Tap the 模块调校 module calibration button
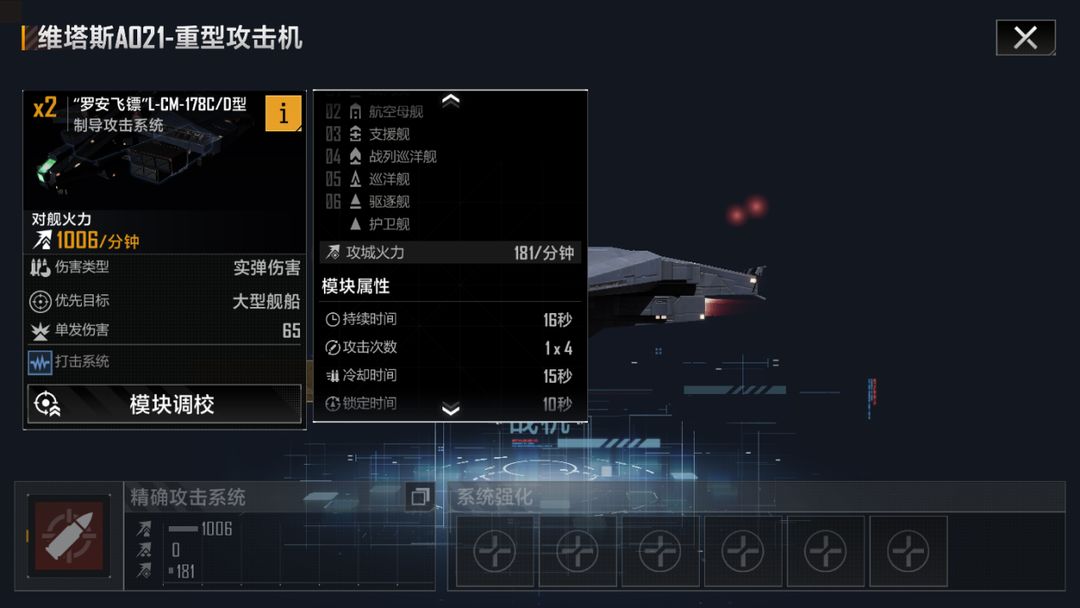 point(165,404)
